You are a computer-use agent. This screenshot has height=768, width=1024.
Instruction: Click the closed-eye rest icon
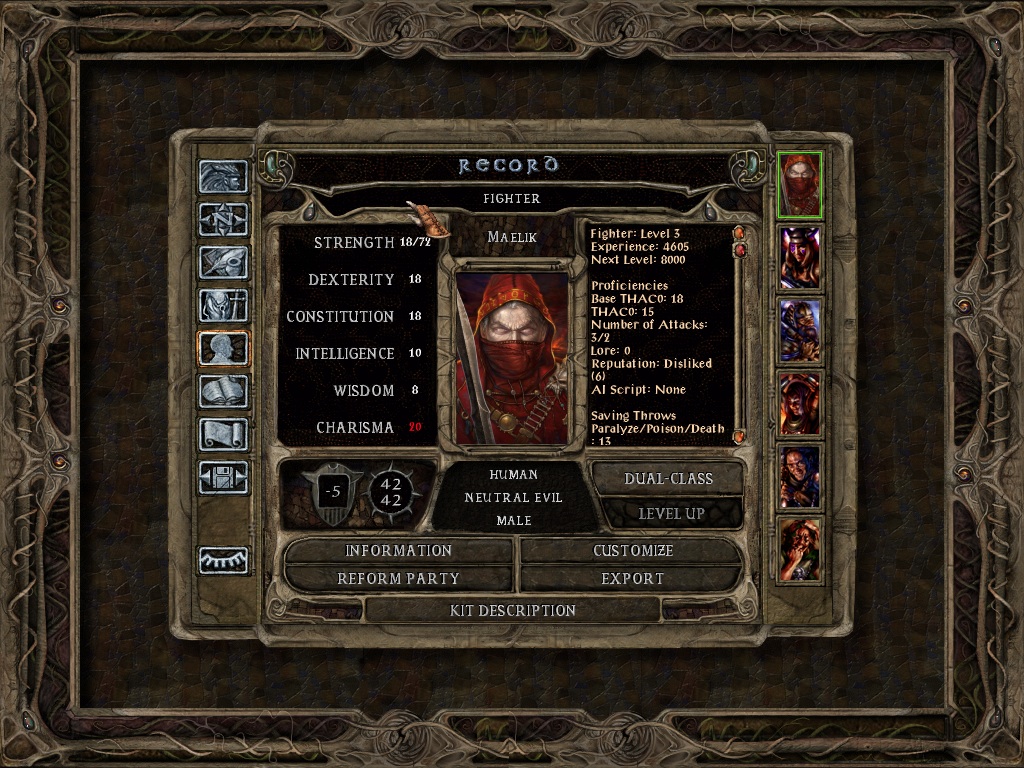[x=223, y=561]
